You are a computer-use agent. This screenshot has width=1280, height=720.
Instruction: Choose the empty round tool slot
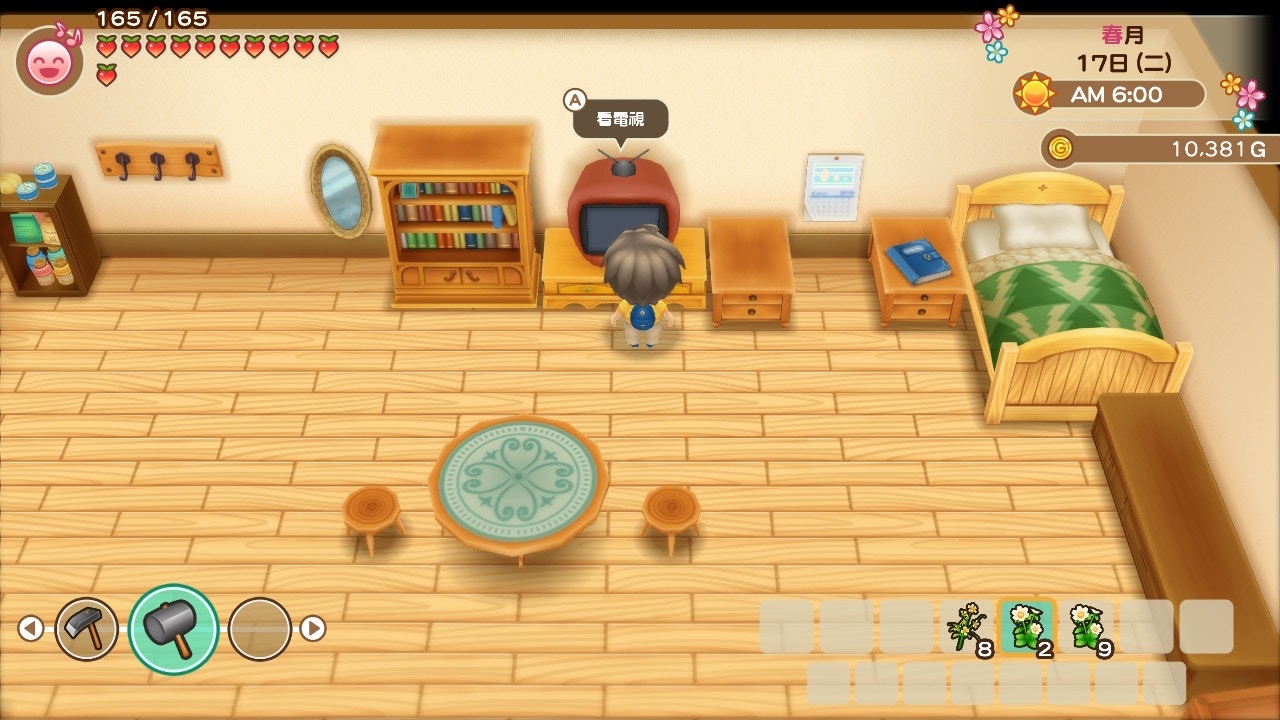pos(260,628)
